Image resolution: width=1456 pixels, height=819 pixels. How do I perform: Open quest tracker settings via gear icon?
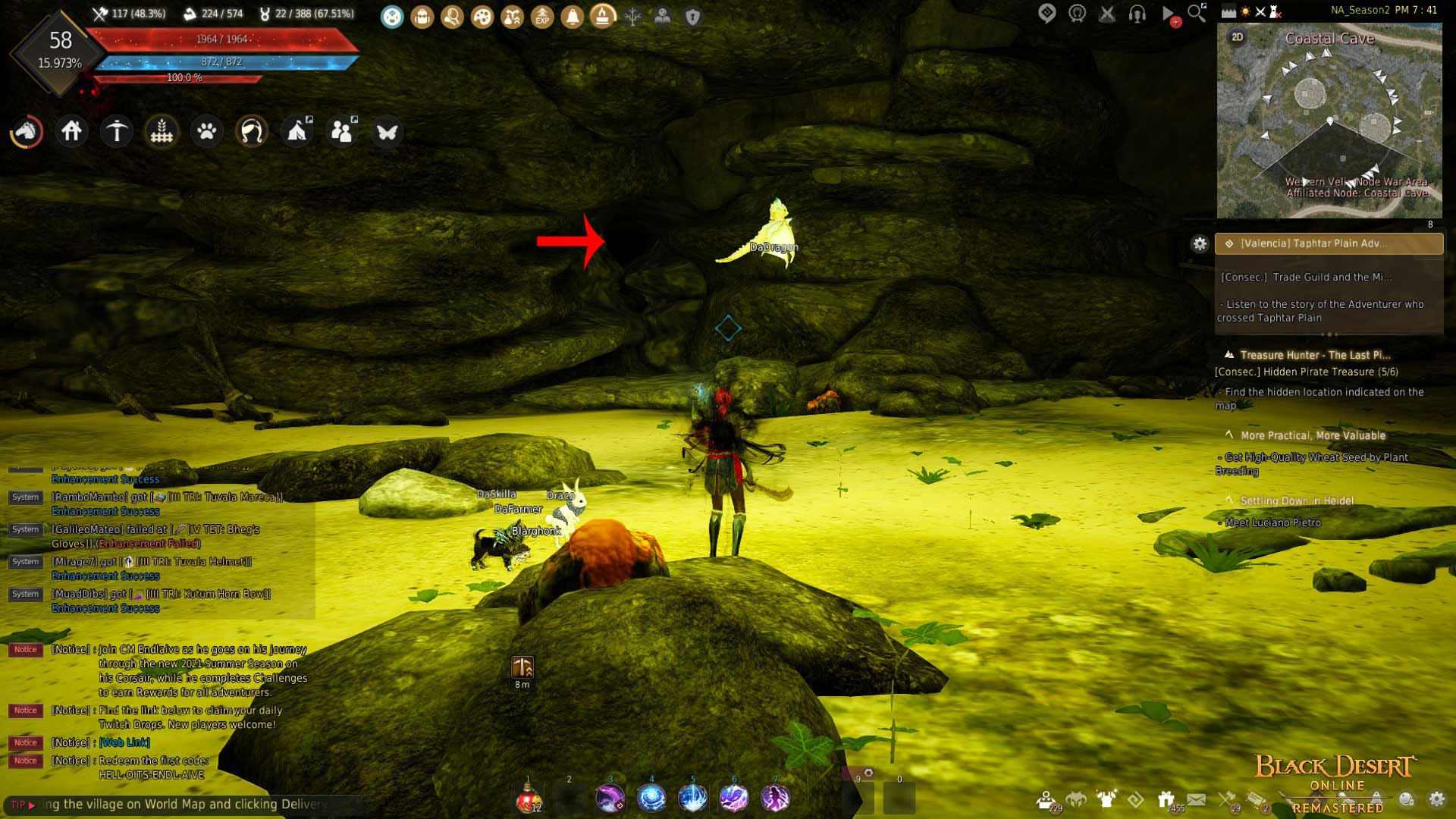pyautogui.click(x=1200, y=244)
